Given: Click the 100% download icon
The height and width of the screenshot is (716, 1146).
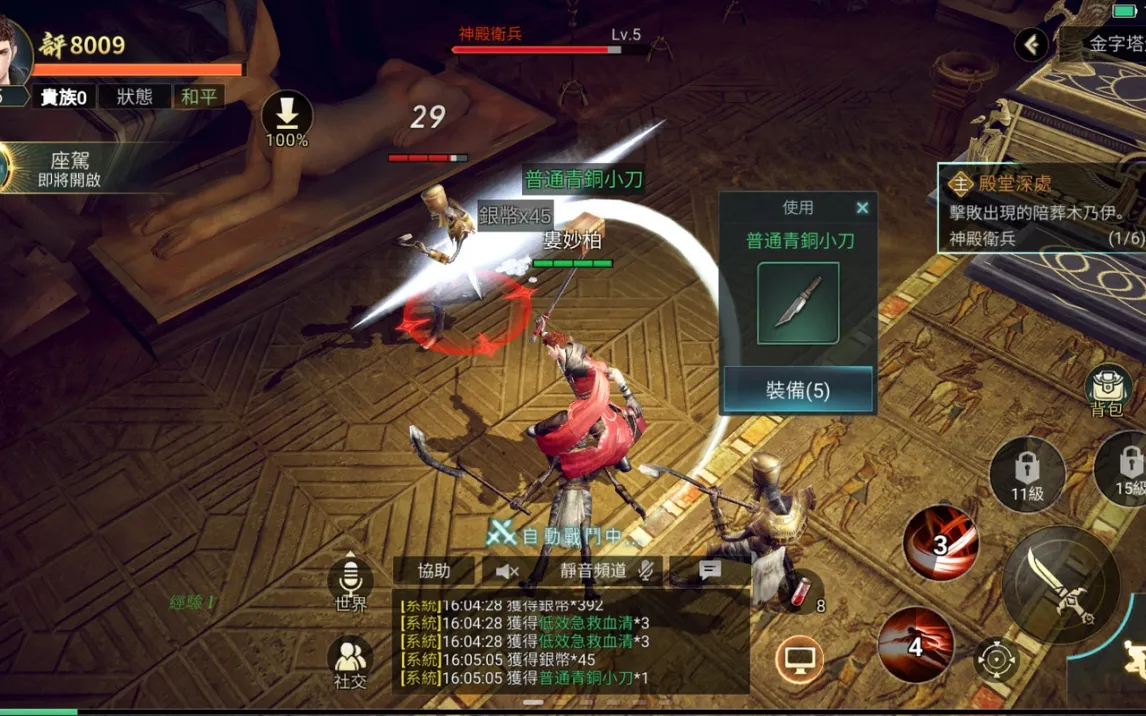Looking at the screenshot, I should (287, 117).
